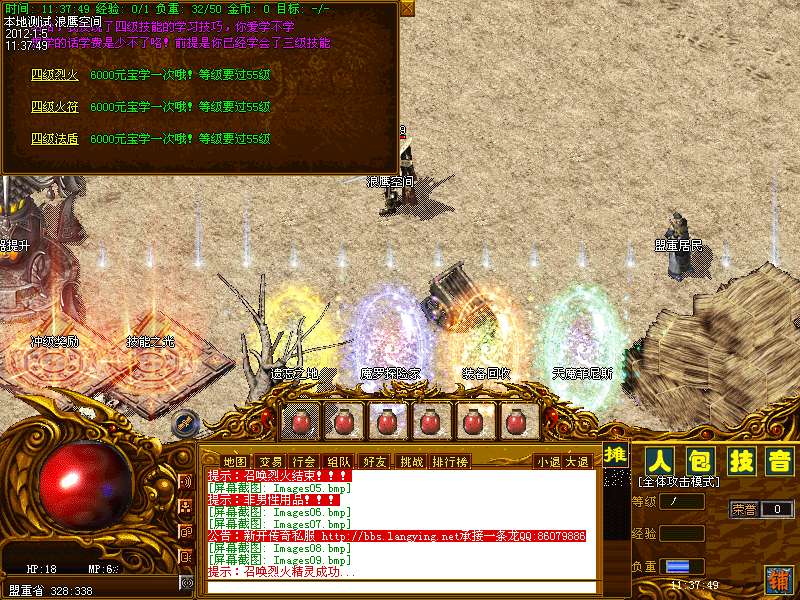Open the 技 skills panel
Screen dimensions: 800x600
740,461
